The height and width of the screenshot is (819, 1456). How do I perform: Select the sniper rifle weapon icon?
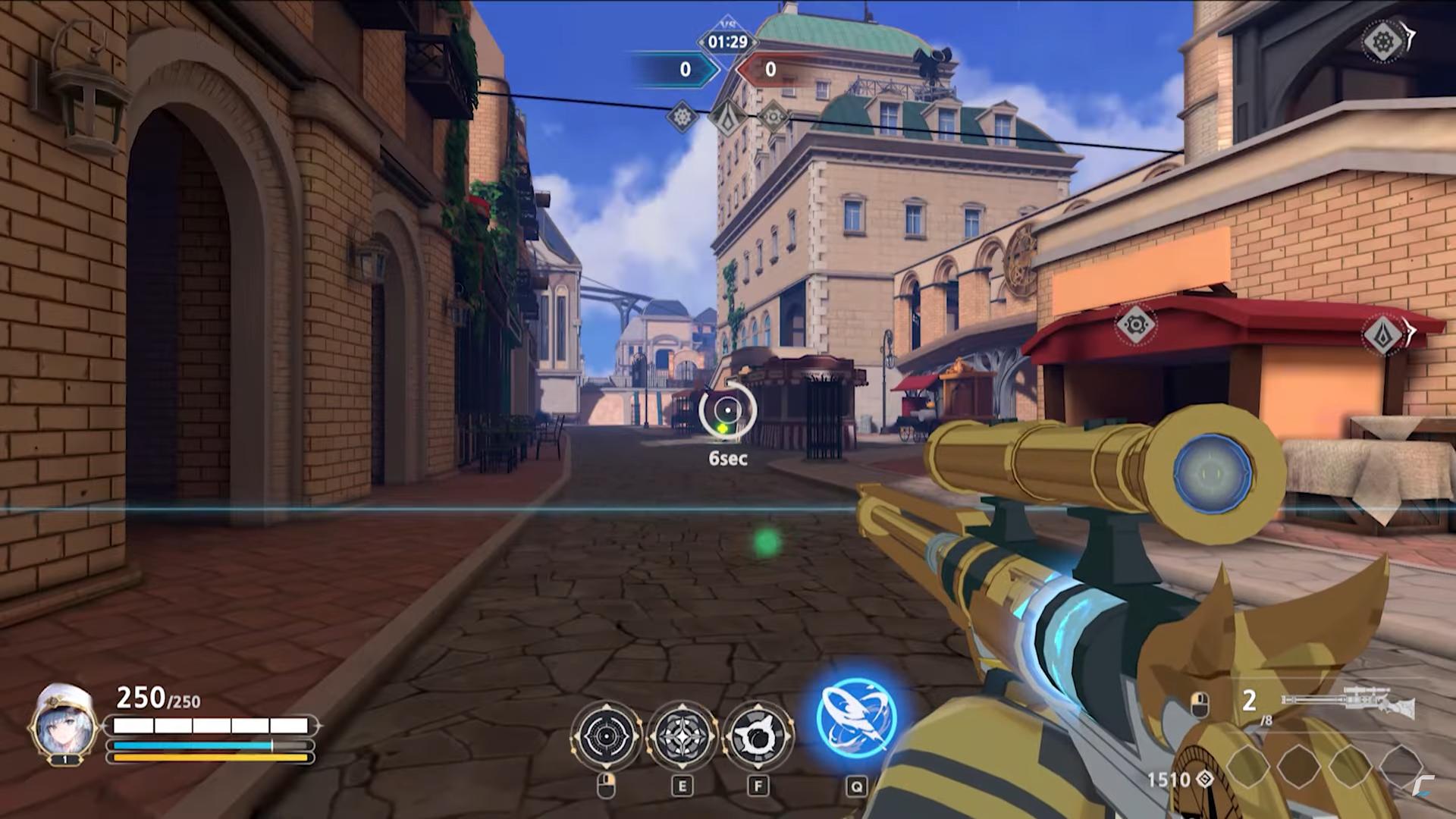(1348, 703)
